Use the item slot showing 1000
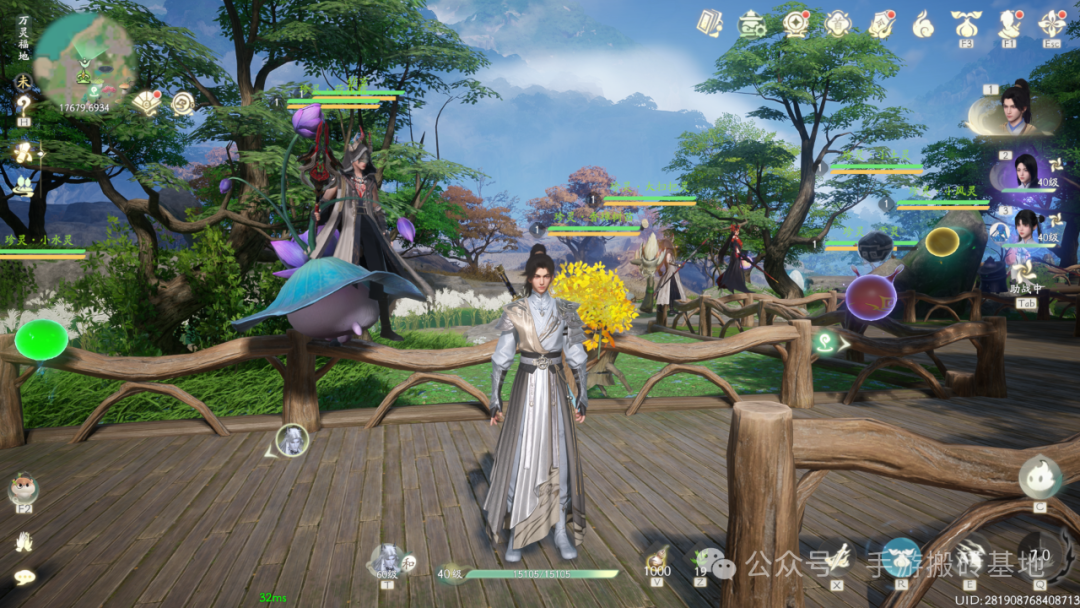Screen dimensions: 1080x608 (x=657, y=560)
